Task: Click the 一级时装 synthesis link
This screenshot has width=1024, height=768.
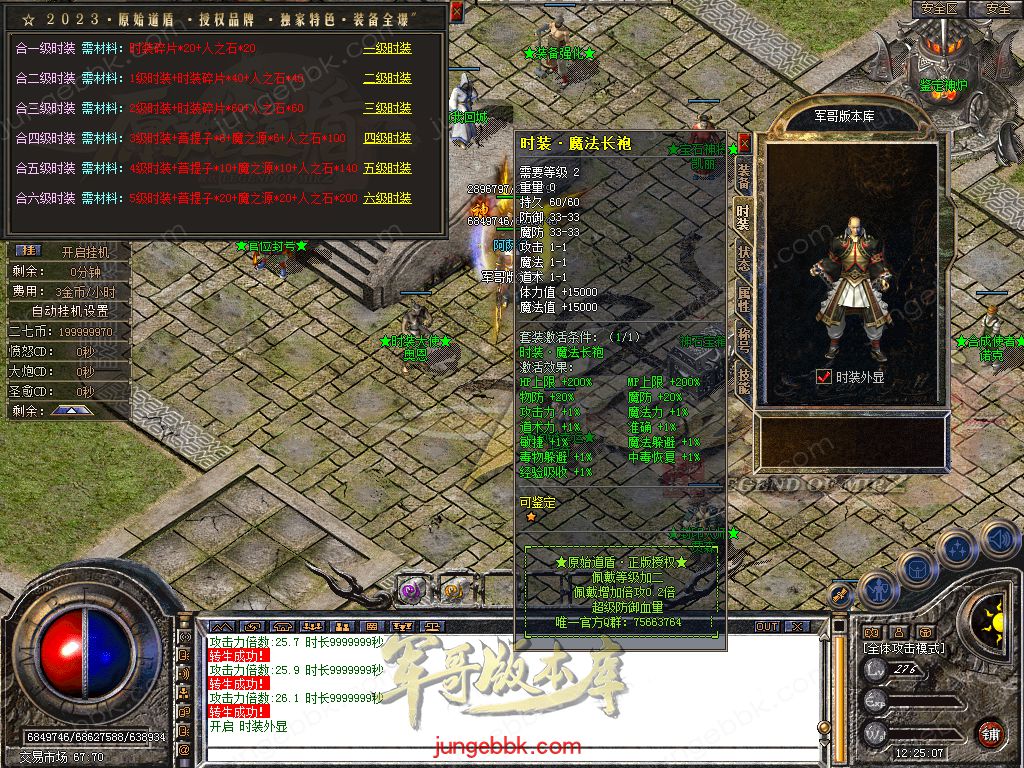Action: [387, 48]
